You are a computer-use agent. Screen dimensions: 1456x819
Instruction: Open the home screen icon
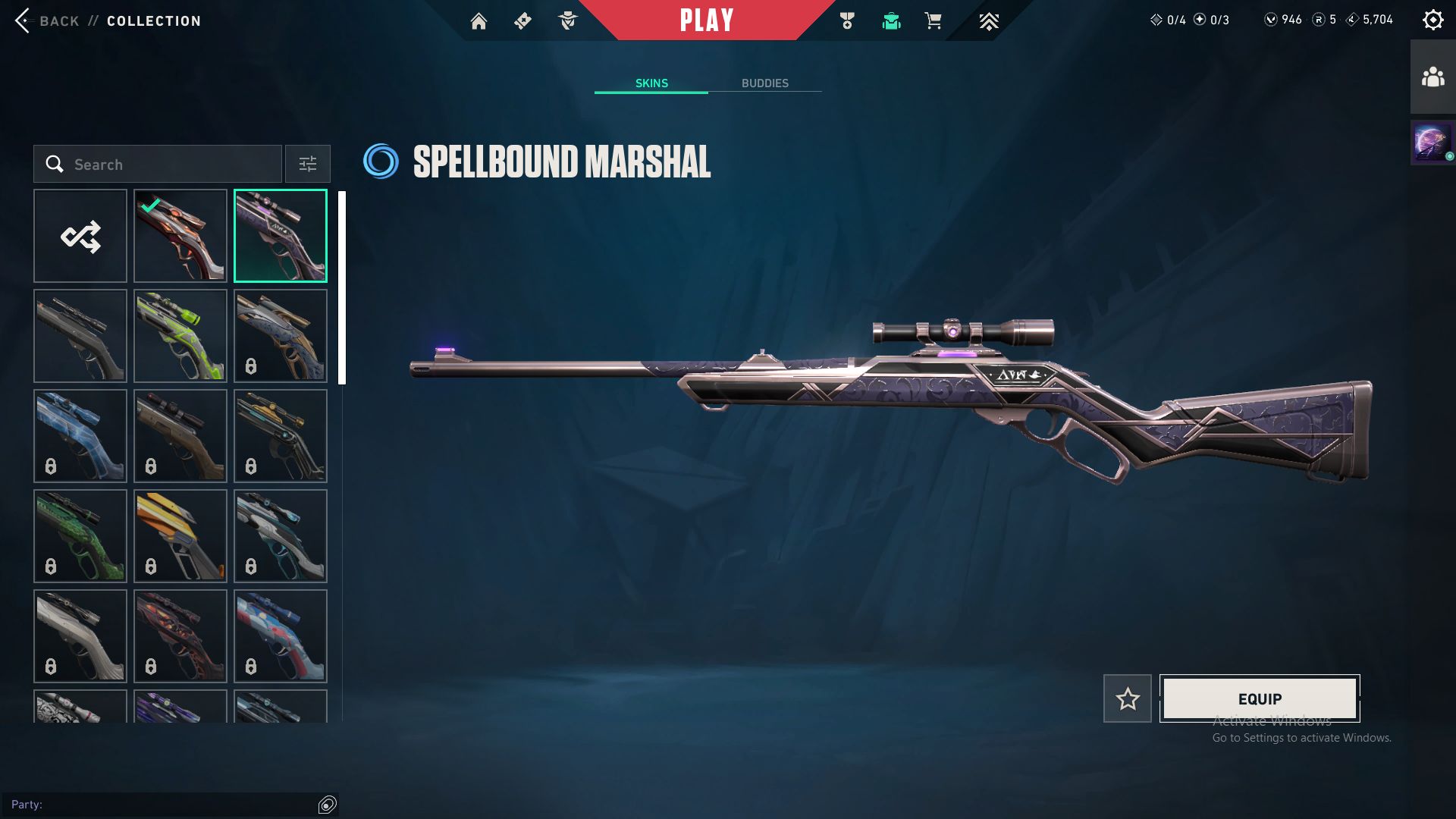click(x=479, y=21)
